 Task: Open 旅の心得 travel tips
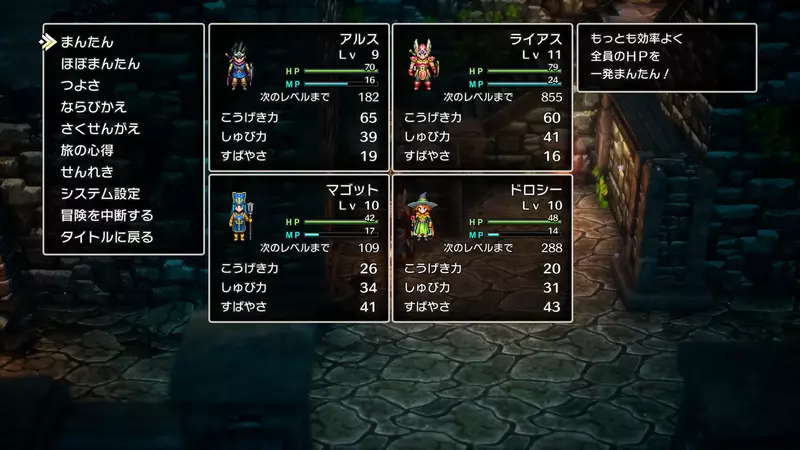tap(86, 150)
